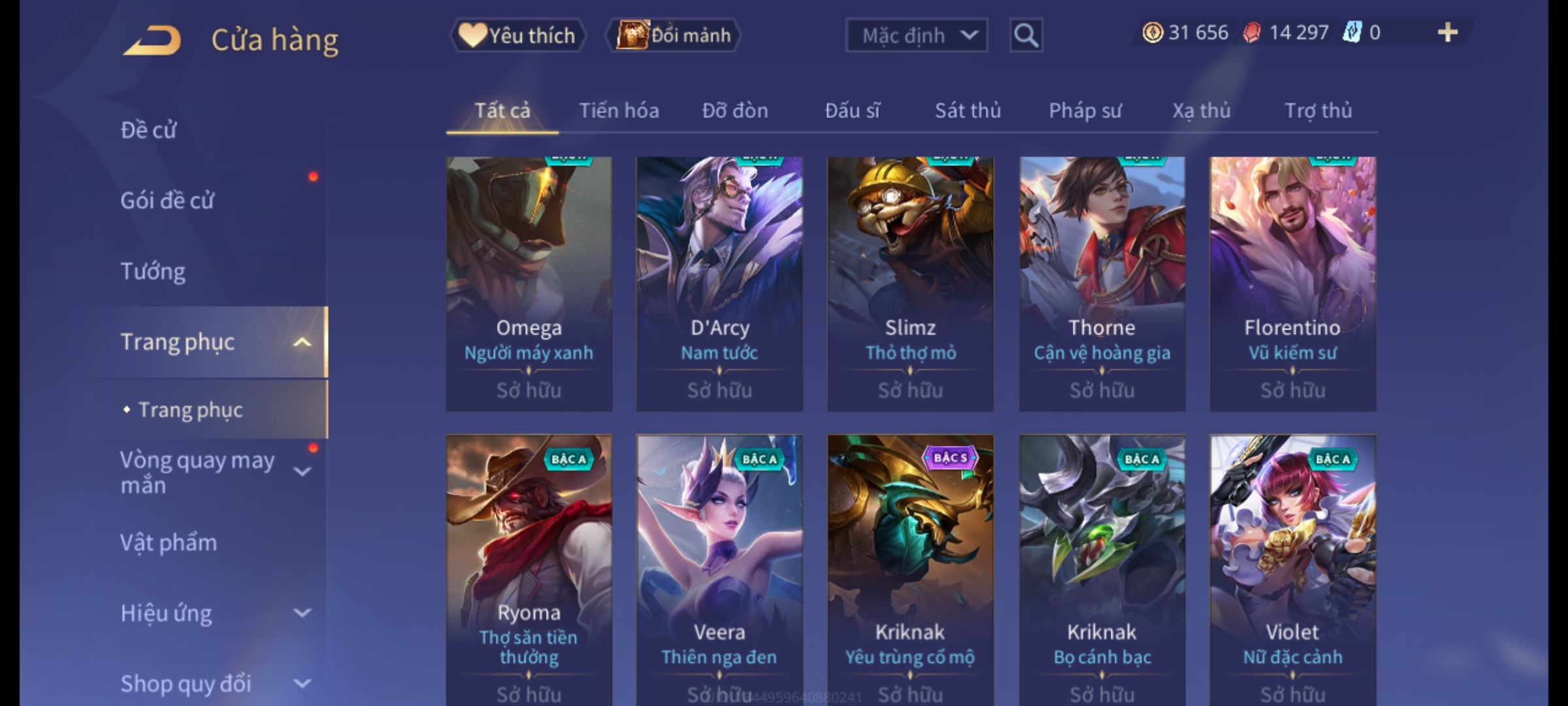This screenshot has width=1568, height=706.
Task: Open the Gói đề cử section
Action: 167,200
